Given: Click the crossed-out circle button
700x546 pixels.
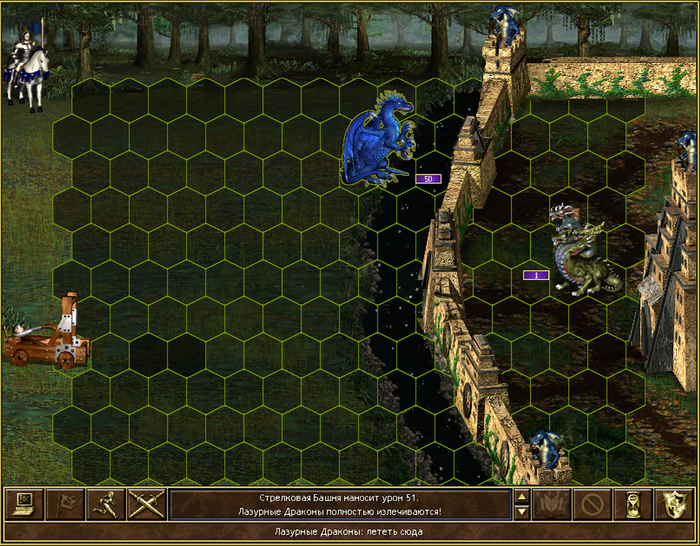Looking at the screenshot, I should (594, 503).
